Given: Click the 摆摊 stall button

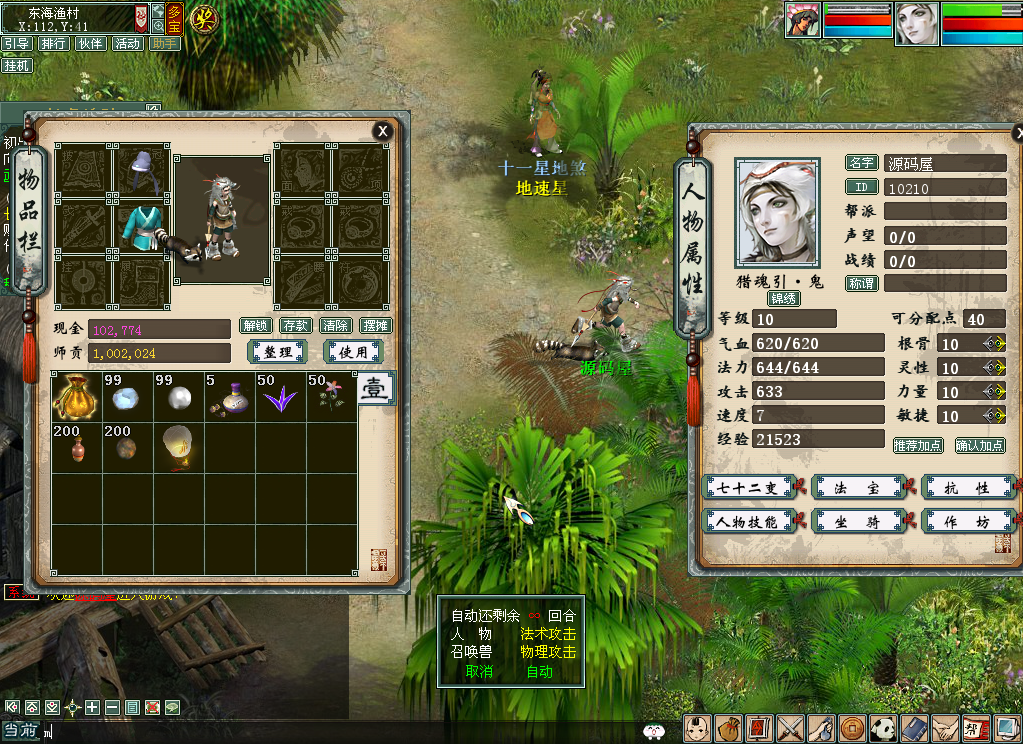Looking at the screenshot, I should [376, 326].
